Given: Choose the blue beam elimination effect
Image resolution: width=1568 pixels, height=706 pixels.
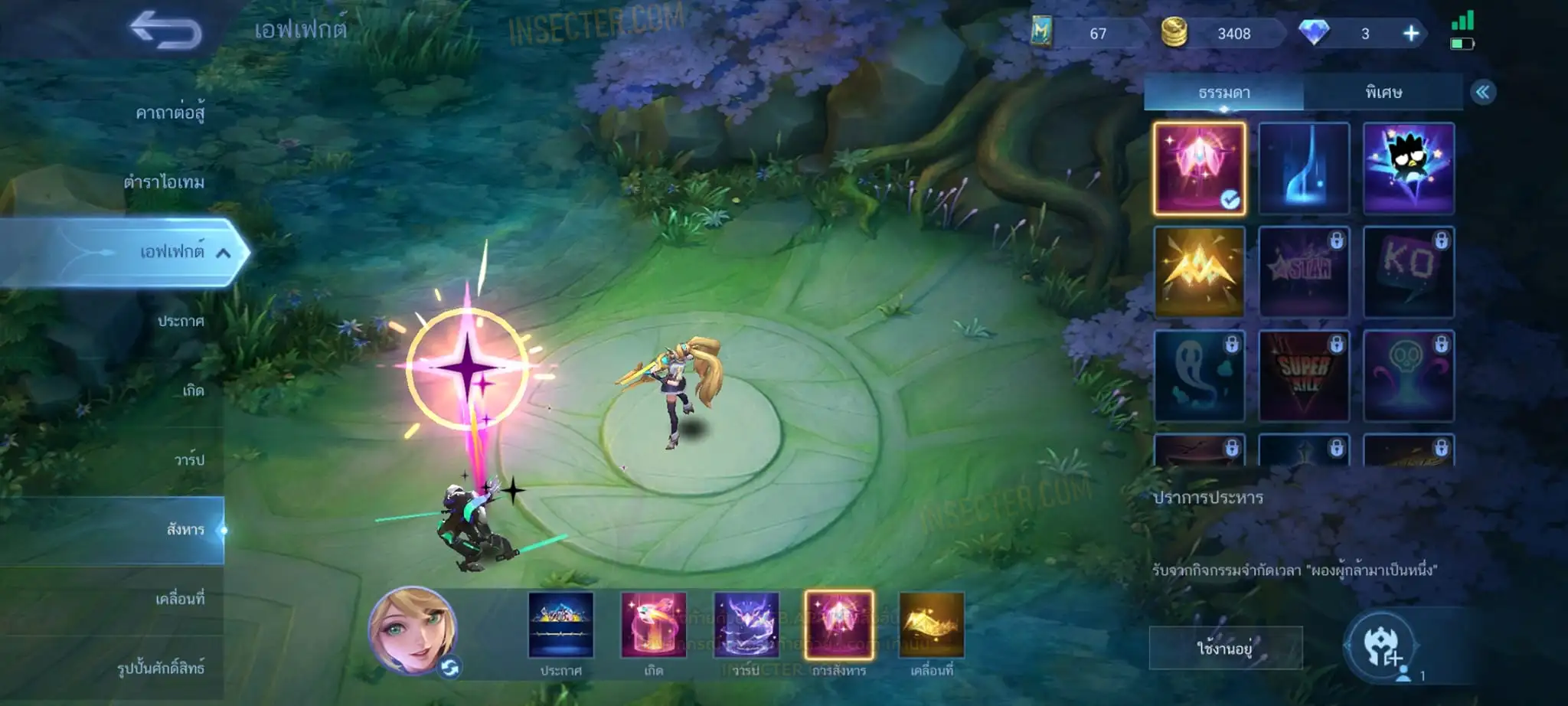Looking at the screenshot, I should (1304, 168).
